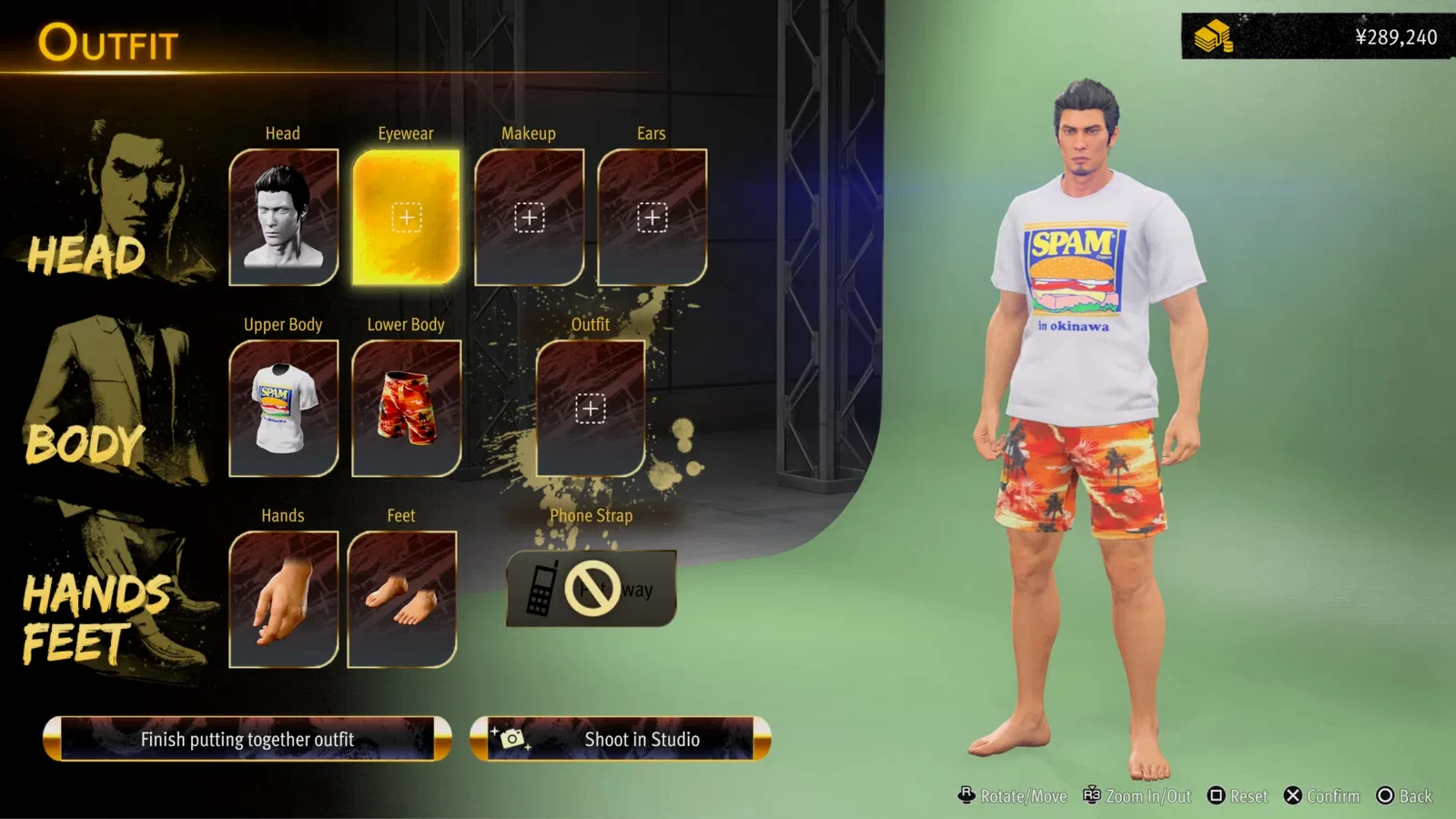Click the Phone Strap slot
Screen dimensions: 1456x819
coord(591,589)
